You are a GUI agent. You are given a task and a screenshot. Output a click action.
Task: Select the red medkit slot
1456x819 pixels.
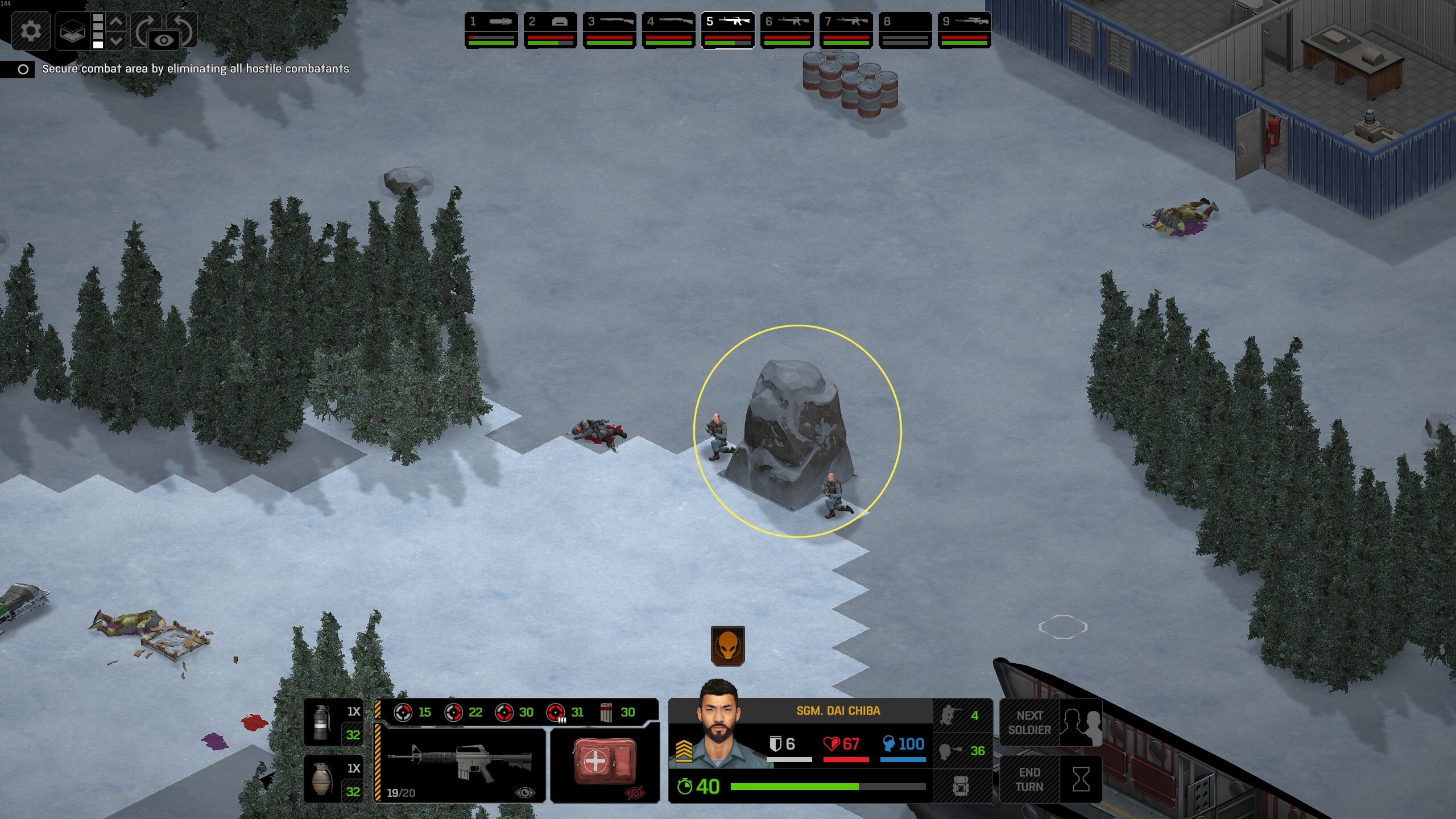(605, 765)
